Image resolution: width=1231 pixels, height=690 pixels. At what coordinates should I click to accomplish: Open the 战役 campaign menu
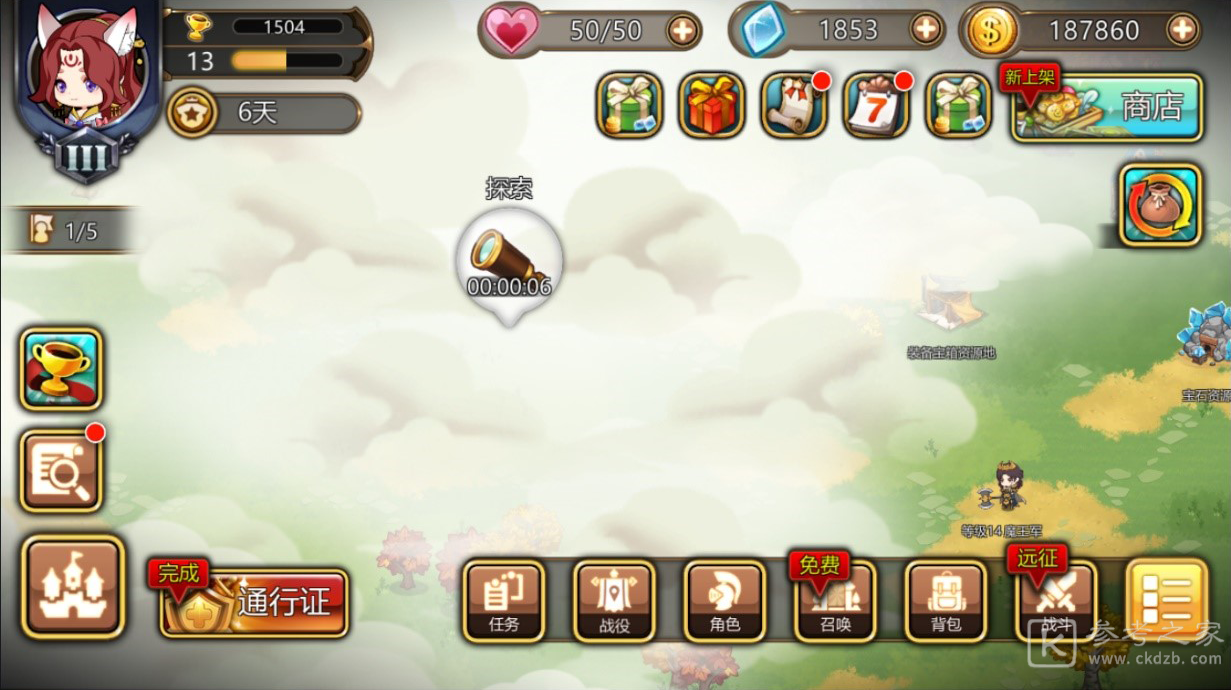[x=614, y=600]
